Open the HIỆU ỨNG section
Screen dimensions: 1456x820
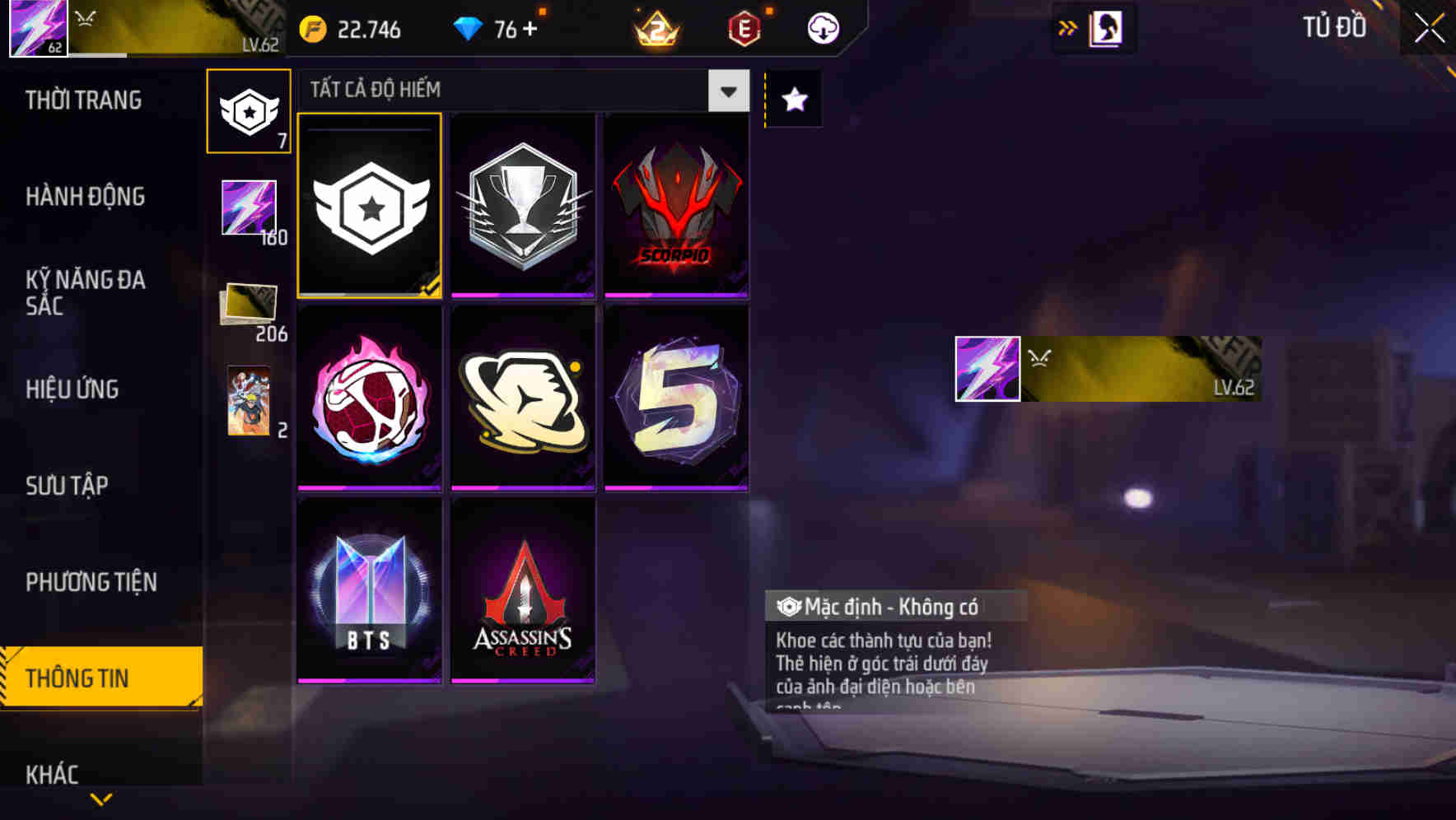pyautogui.click(x=74, y=389)
